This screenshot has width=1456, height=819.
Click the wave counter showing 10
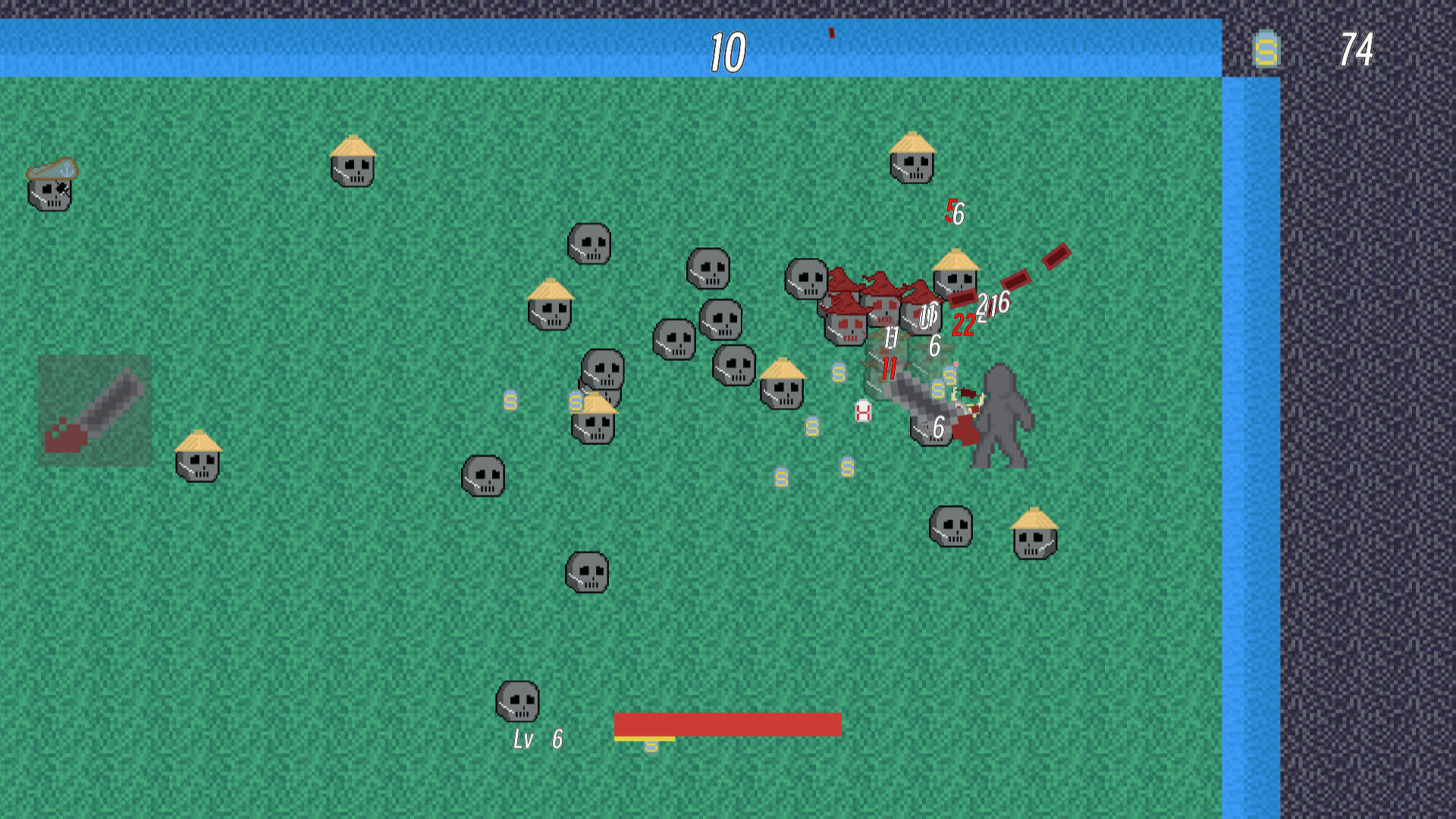726,52
